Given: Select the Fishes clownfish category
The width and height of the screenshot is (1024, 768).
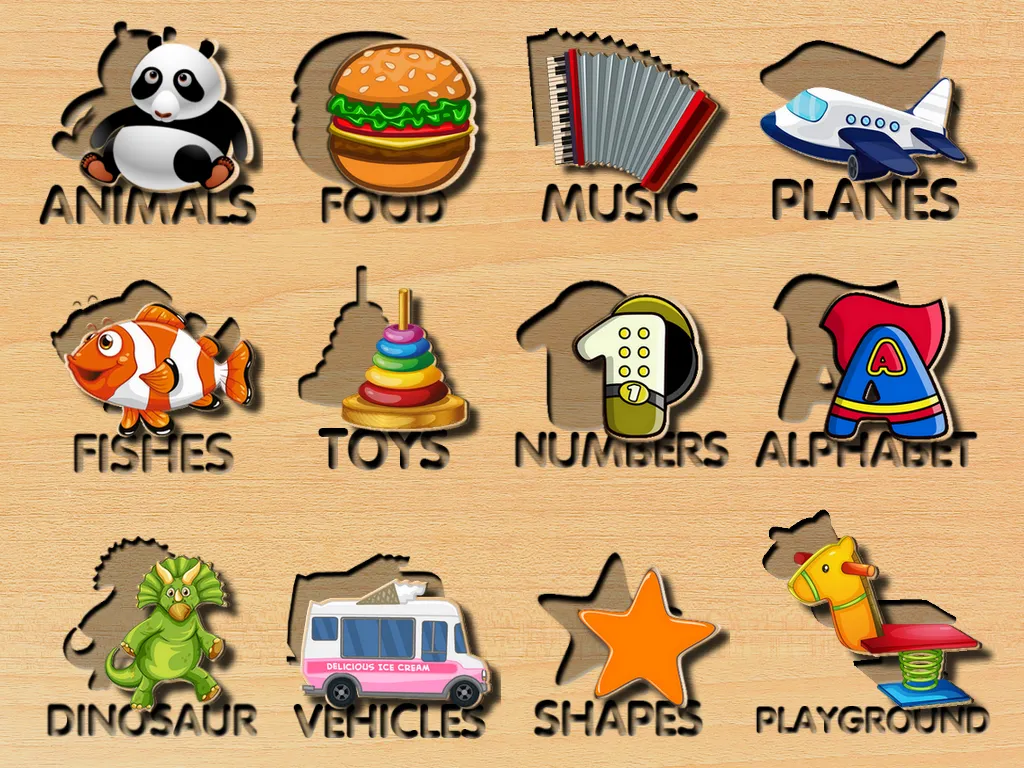Looking at the screenshot, I should point(158,360).
